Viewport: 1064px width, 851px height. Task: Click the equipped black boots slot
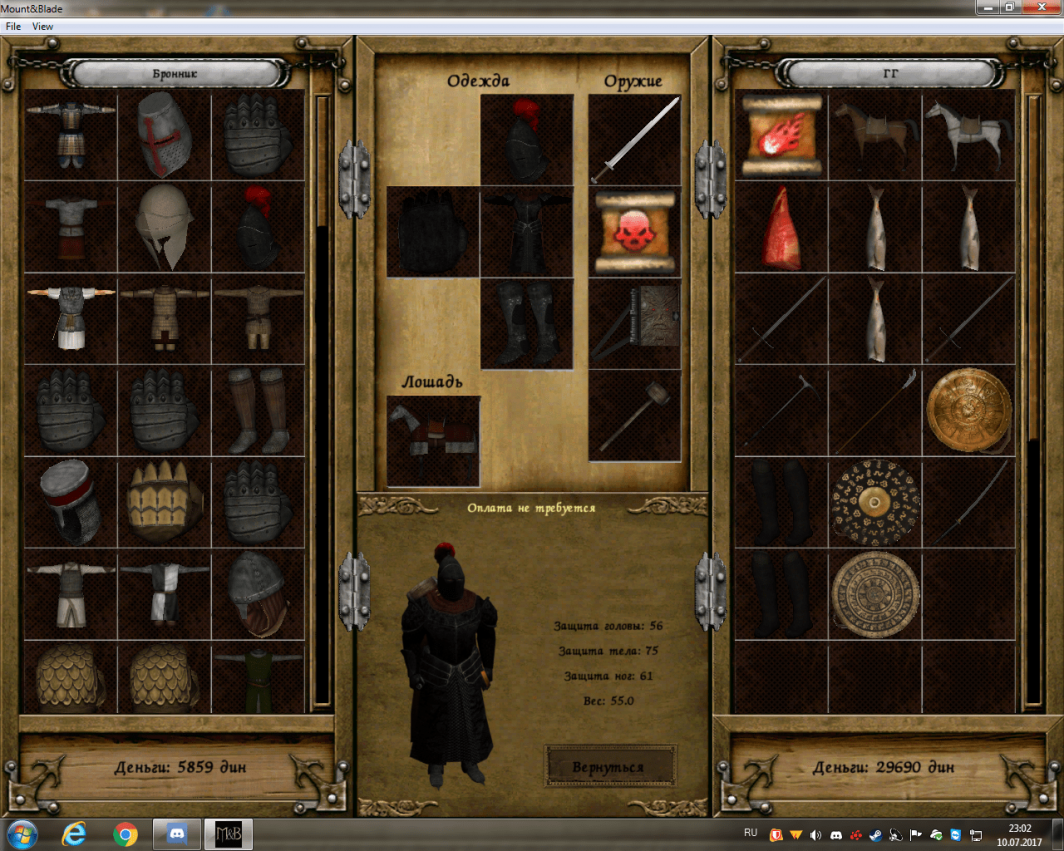(x=526, y=324)
